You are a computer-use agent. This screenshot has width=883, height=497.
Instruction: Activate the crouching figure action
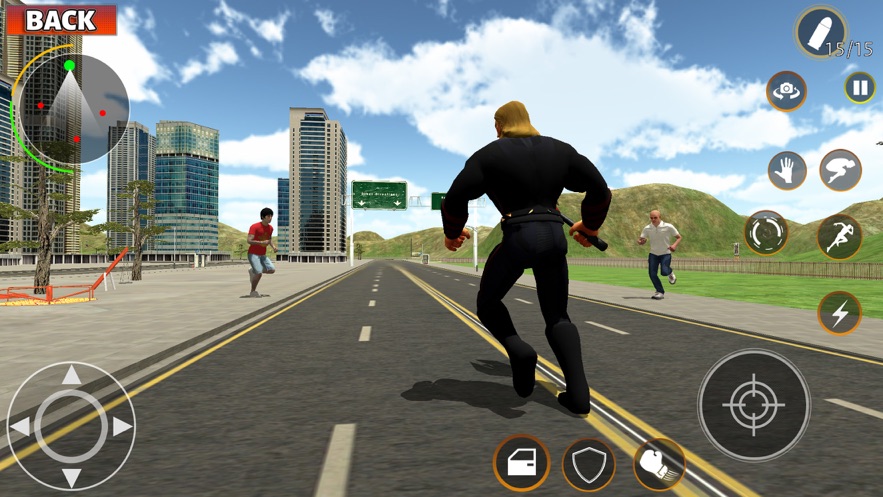click(x=840, y=171)
